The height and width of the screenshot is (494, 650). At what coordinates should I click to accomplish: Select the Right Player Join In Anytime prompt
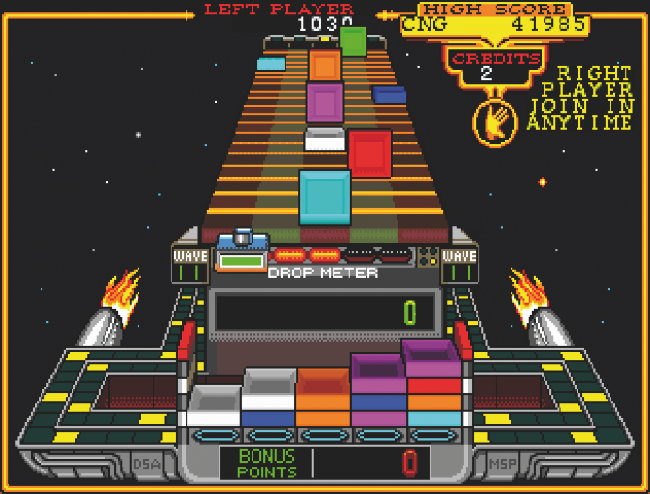point(594,98)
